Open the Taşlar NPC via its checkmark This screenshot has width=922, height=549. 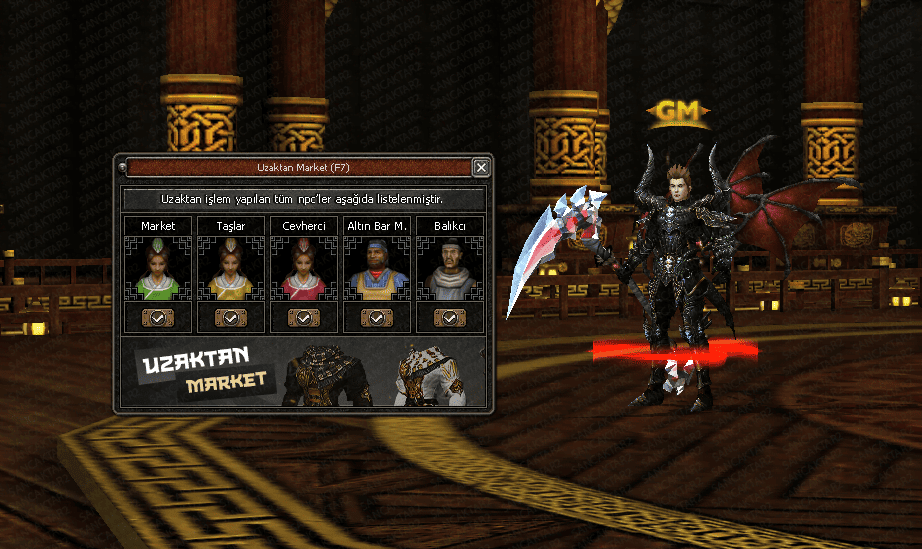click(x=231, y=317)
